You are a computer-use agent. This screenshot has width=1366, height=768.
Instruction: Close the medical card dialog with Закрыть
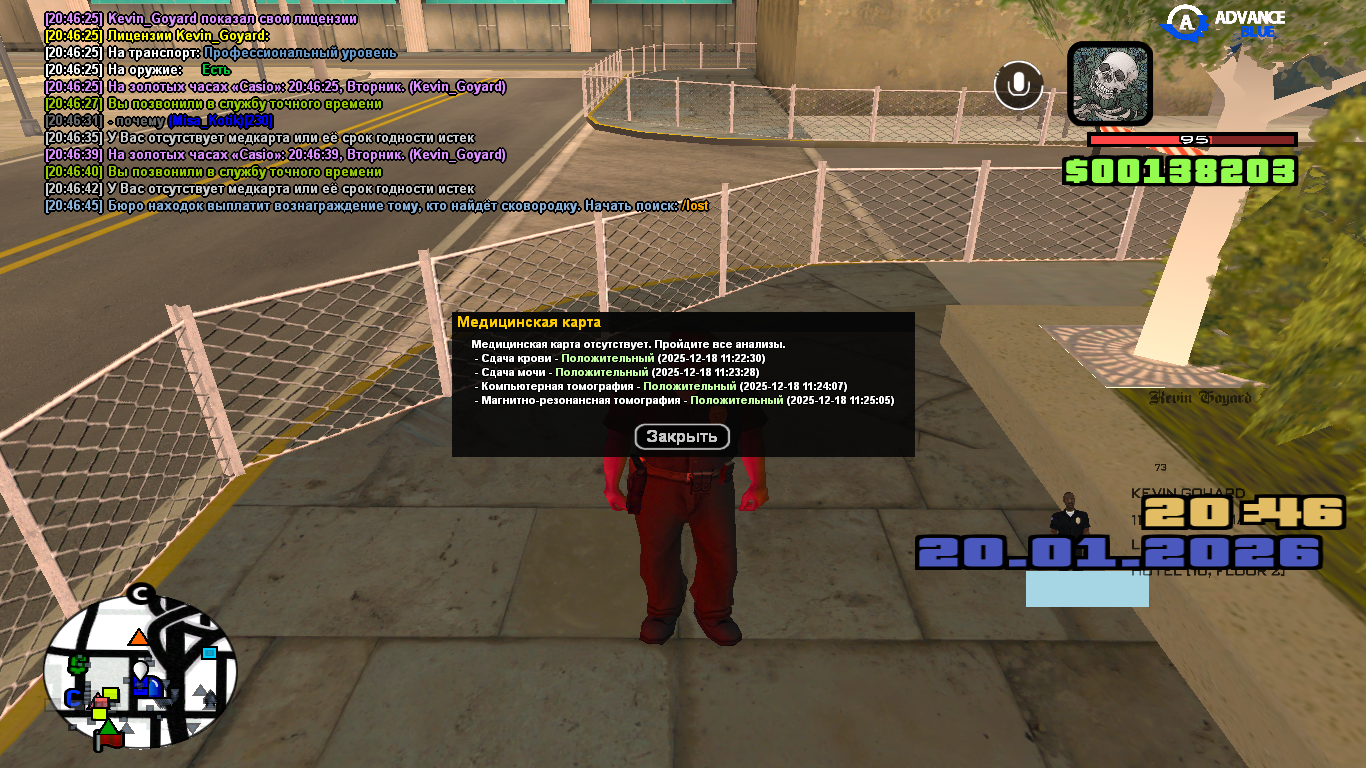[x=682, y=437]
